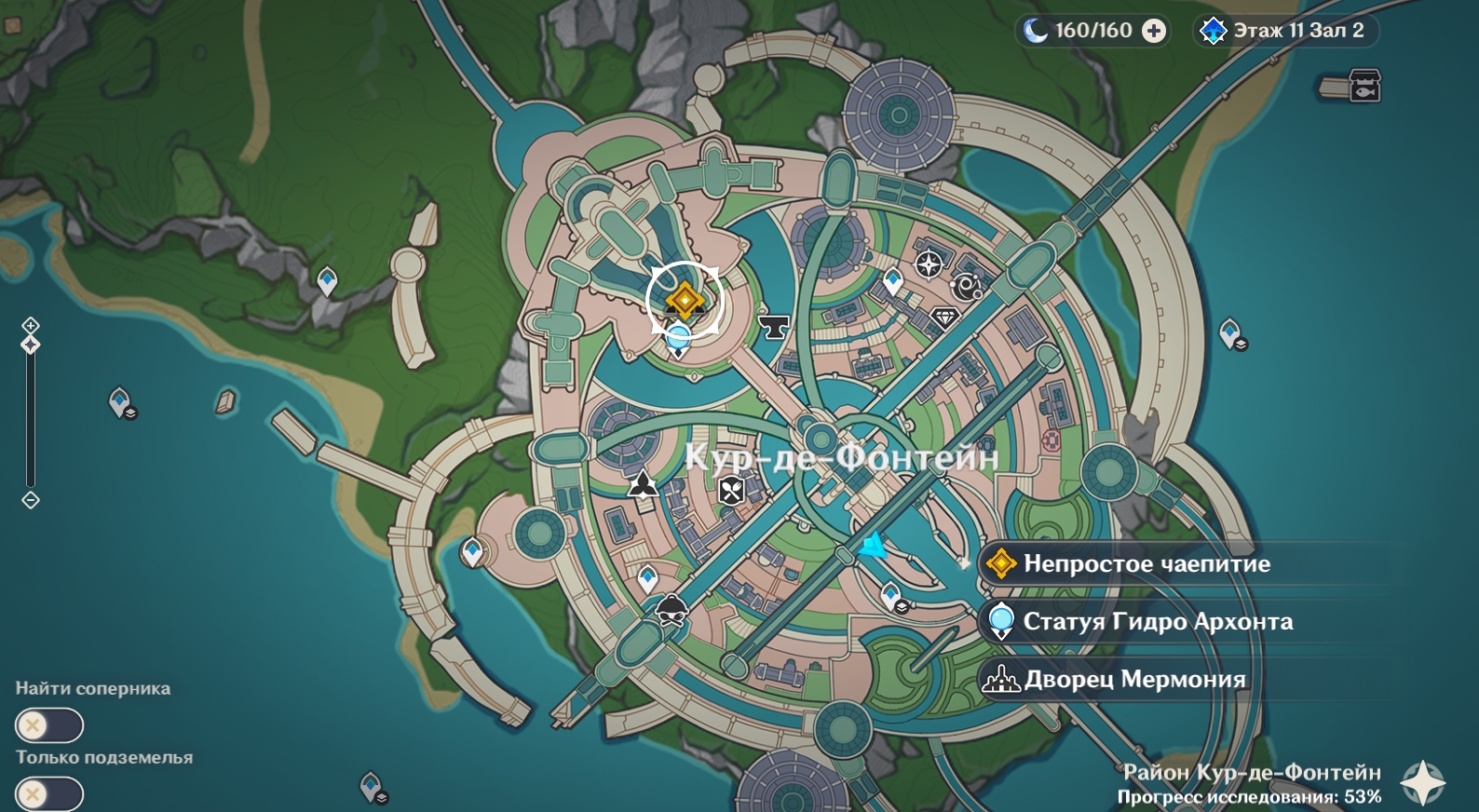Toggle the 'Только подземелья' switch
Screen dimensions: 1479x812
(x=49, y=794)
